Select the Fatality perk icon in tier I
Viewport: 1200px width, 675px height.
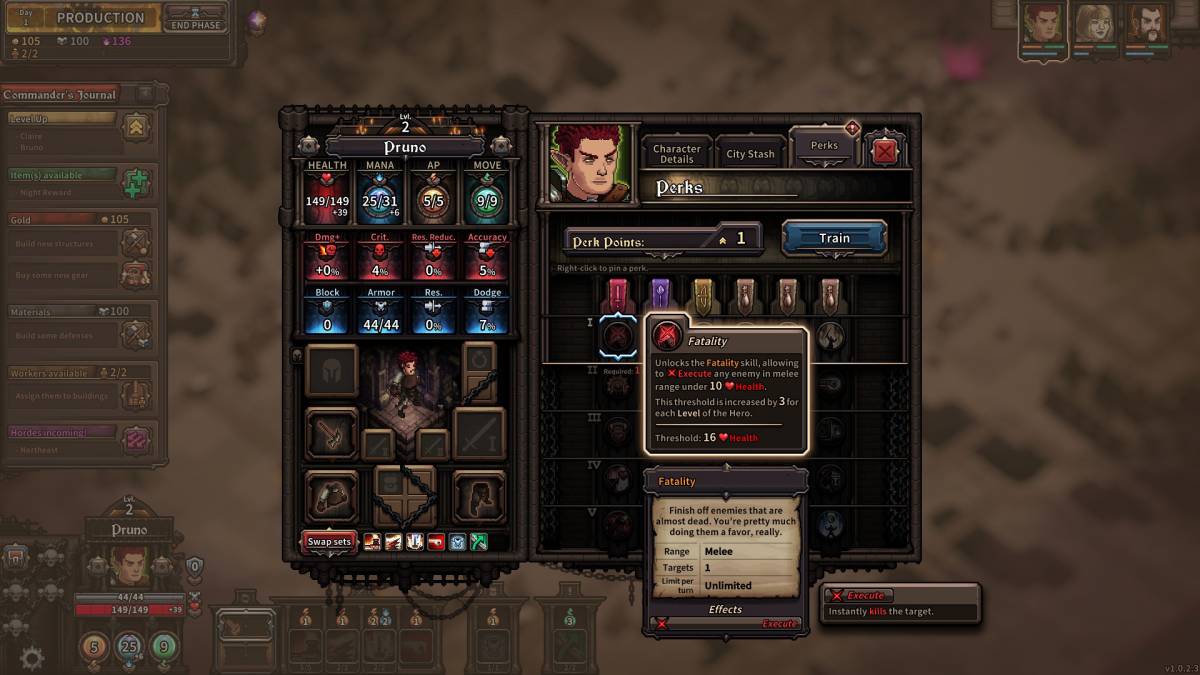(618, 336)
